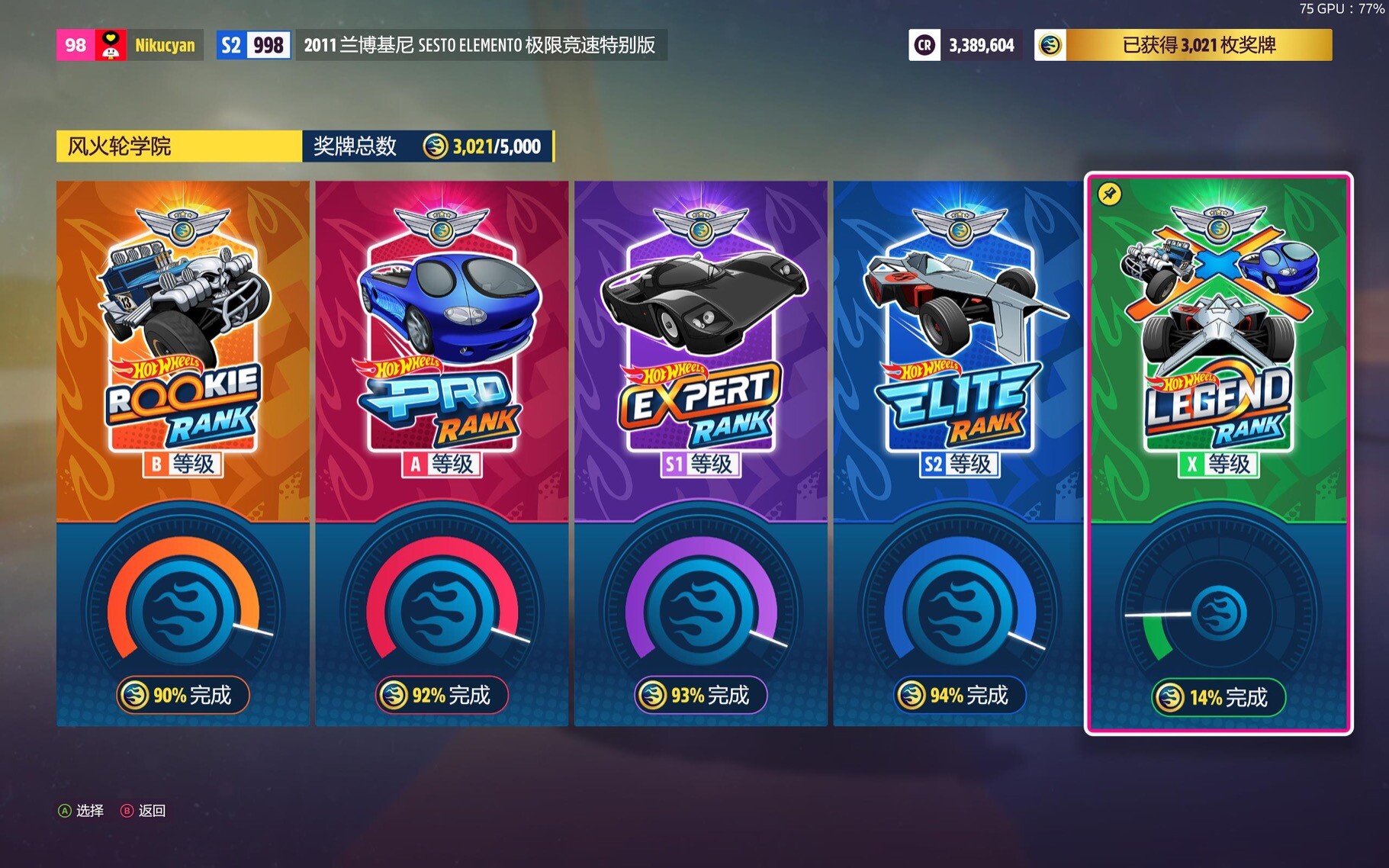Select the Rookie Rank B-class card
The image size is (1389, 868).
(183, 453)
